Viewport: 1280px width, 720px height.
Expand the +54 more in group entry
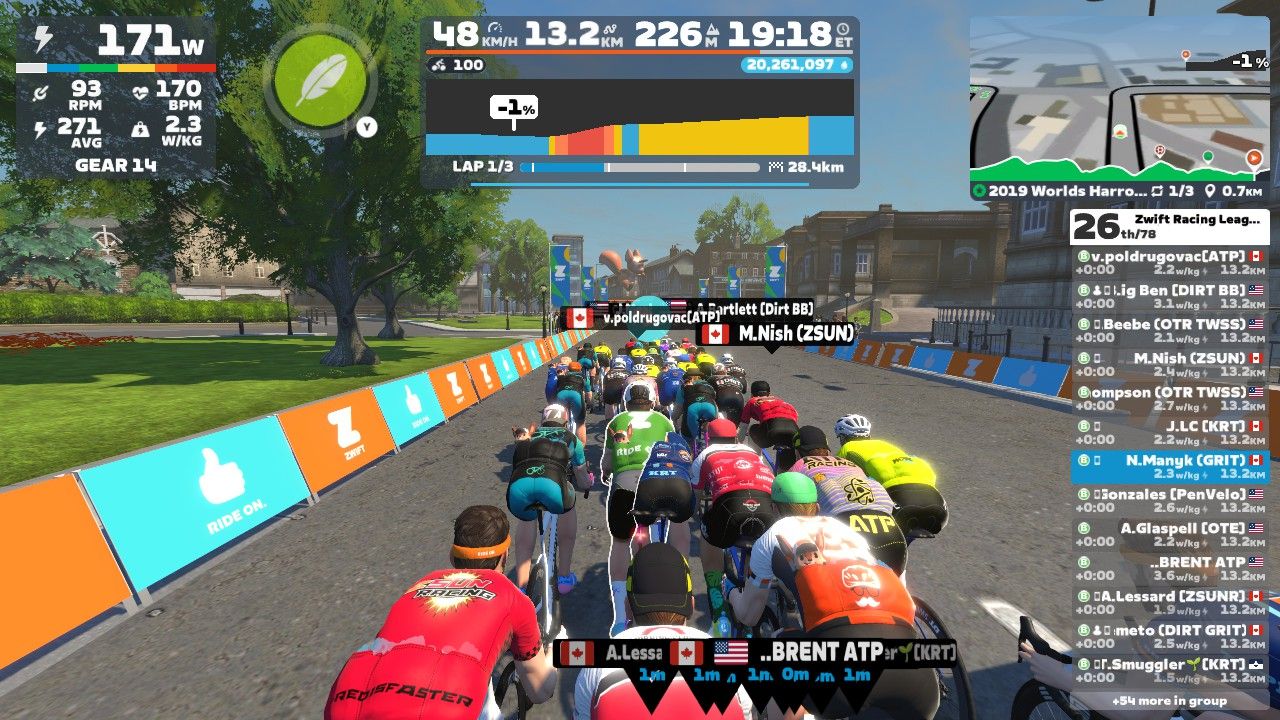pyautogui.click(x=1168, y=700)
